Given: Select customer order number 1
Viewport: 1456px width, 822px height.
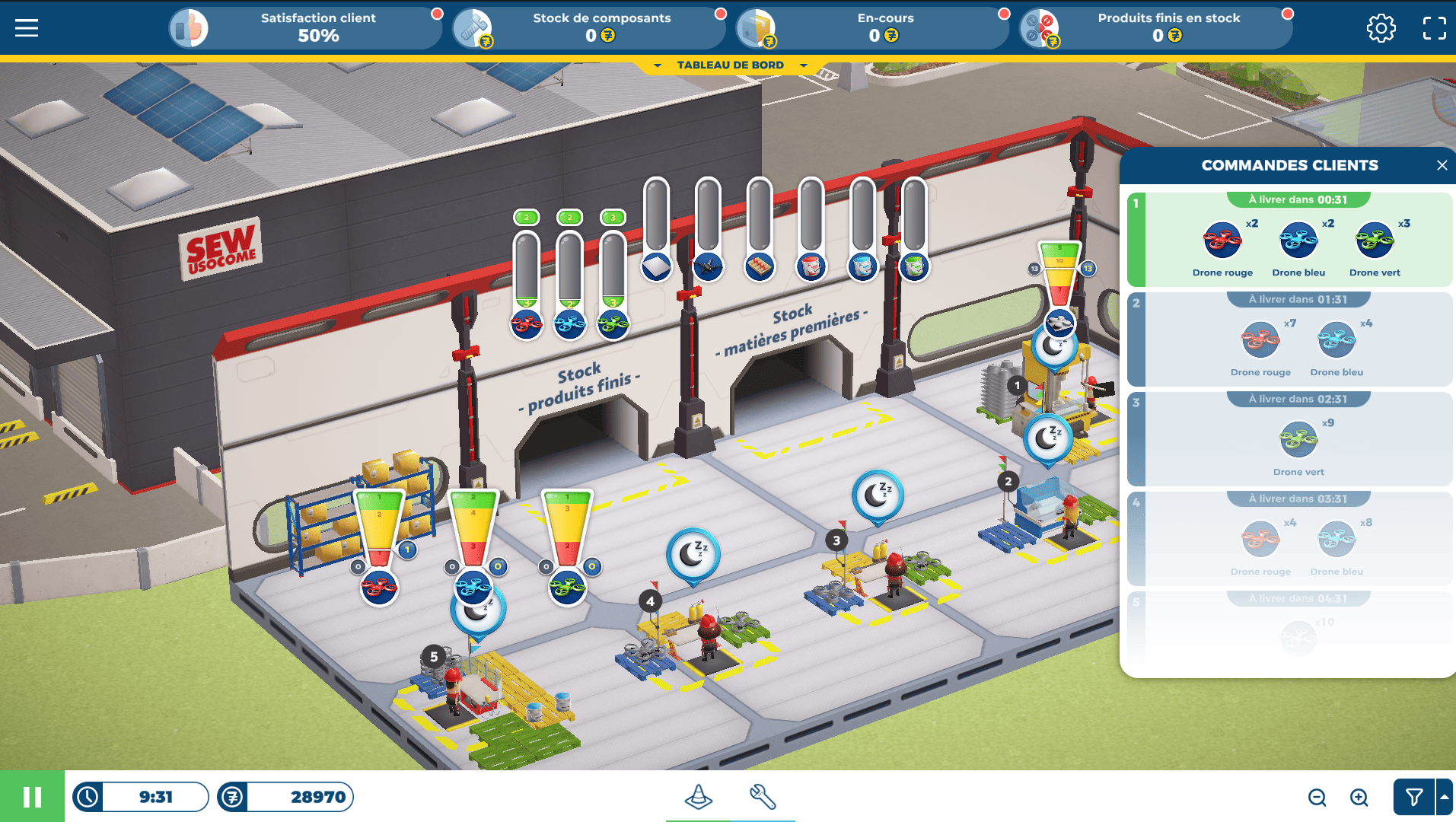Looking at the screenshot, I should (x=1290, y=240).
